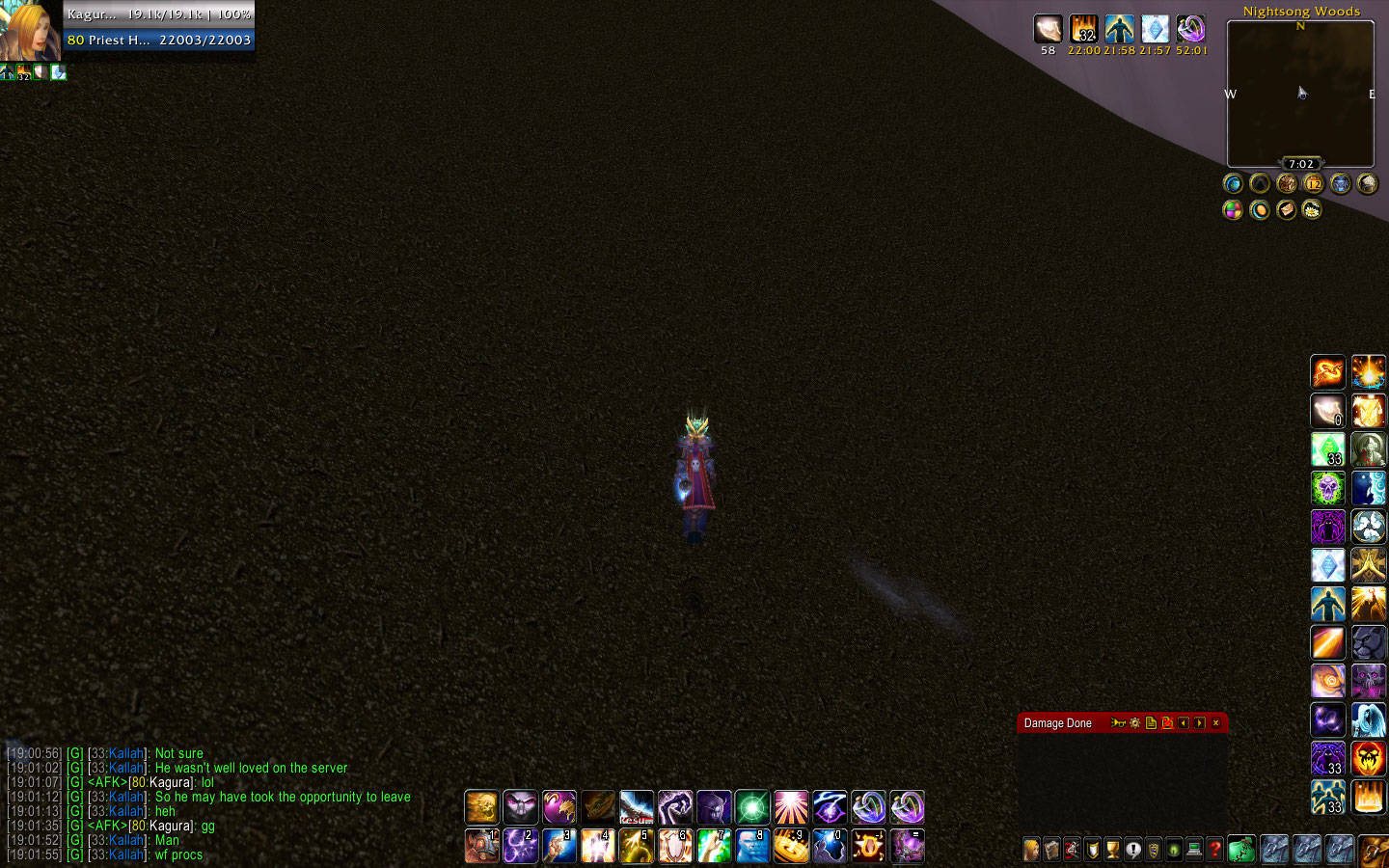Open the gold trophy achievements button
Screen dimensions: 1389x868
click(1113, 850)
